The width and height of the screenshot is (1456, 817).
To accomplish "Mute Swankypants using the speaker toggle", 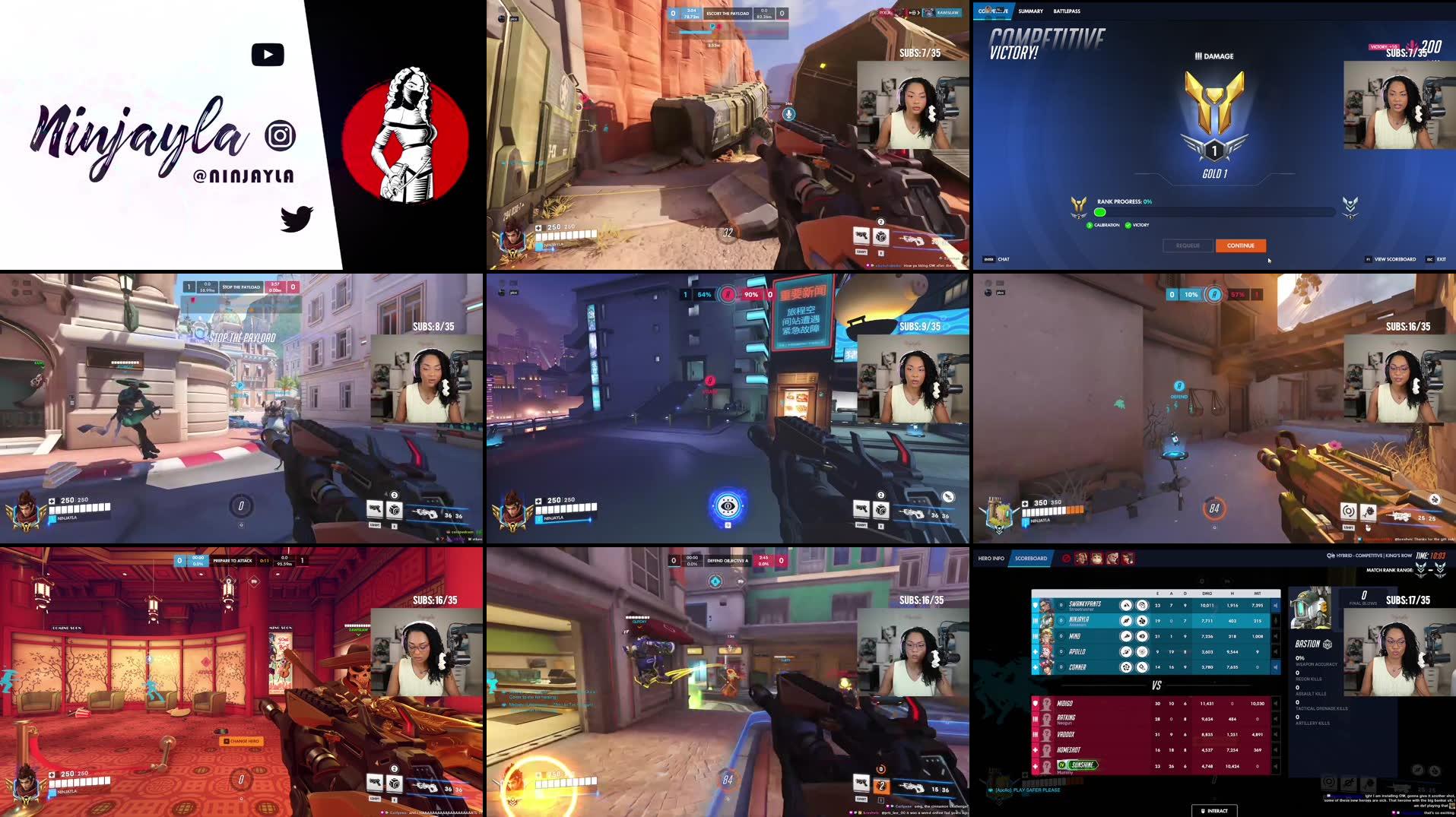I will point(1276,606).
